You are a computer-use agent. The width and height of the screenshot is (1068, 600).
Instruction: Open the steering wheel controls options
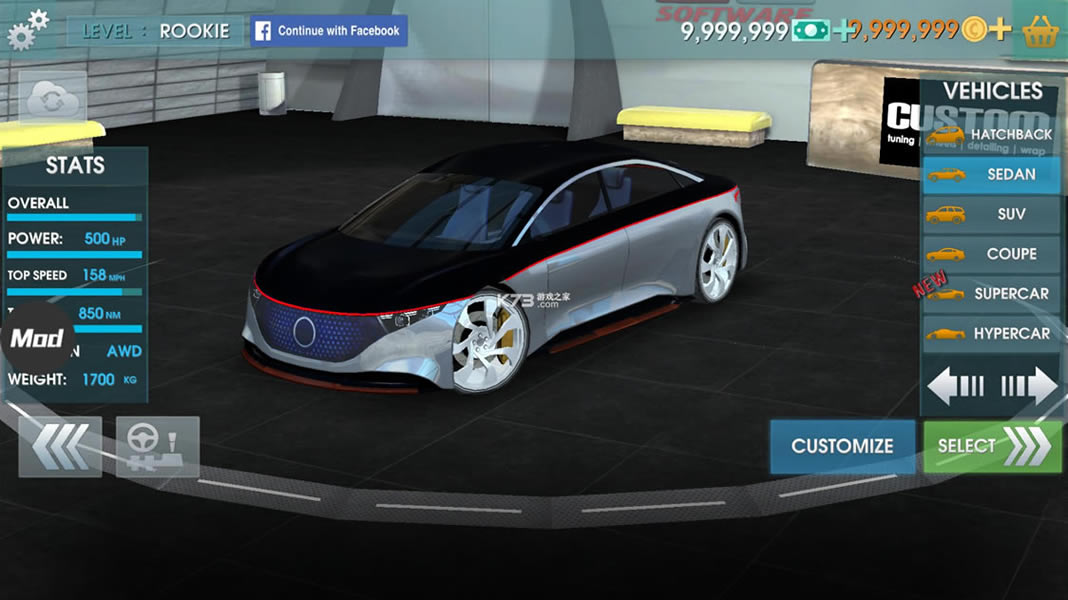(158, 446)
